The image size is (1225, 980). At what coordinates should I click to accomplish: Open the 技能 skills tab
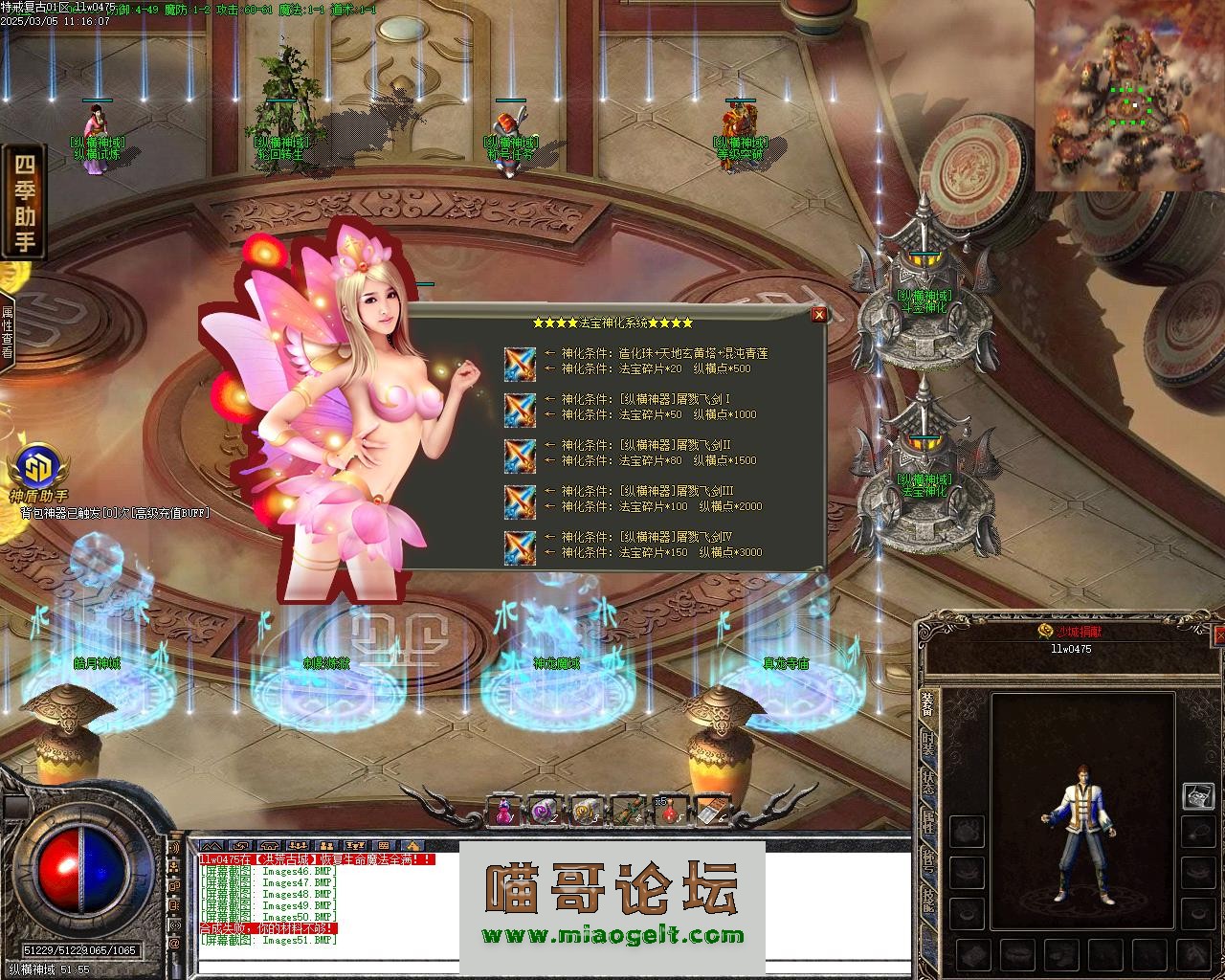(927, 898)
